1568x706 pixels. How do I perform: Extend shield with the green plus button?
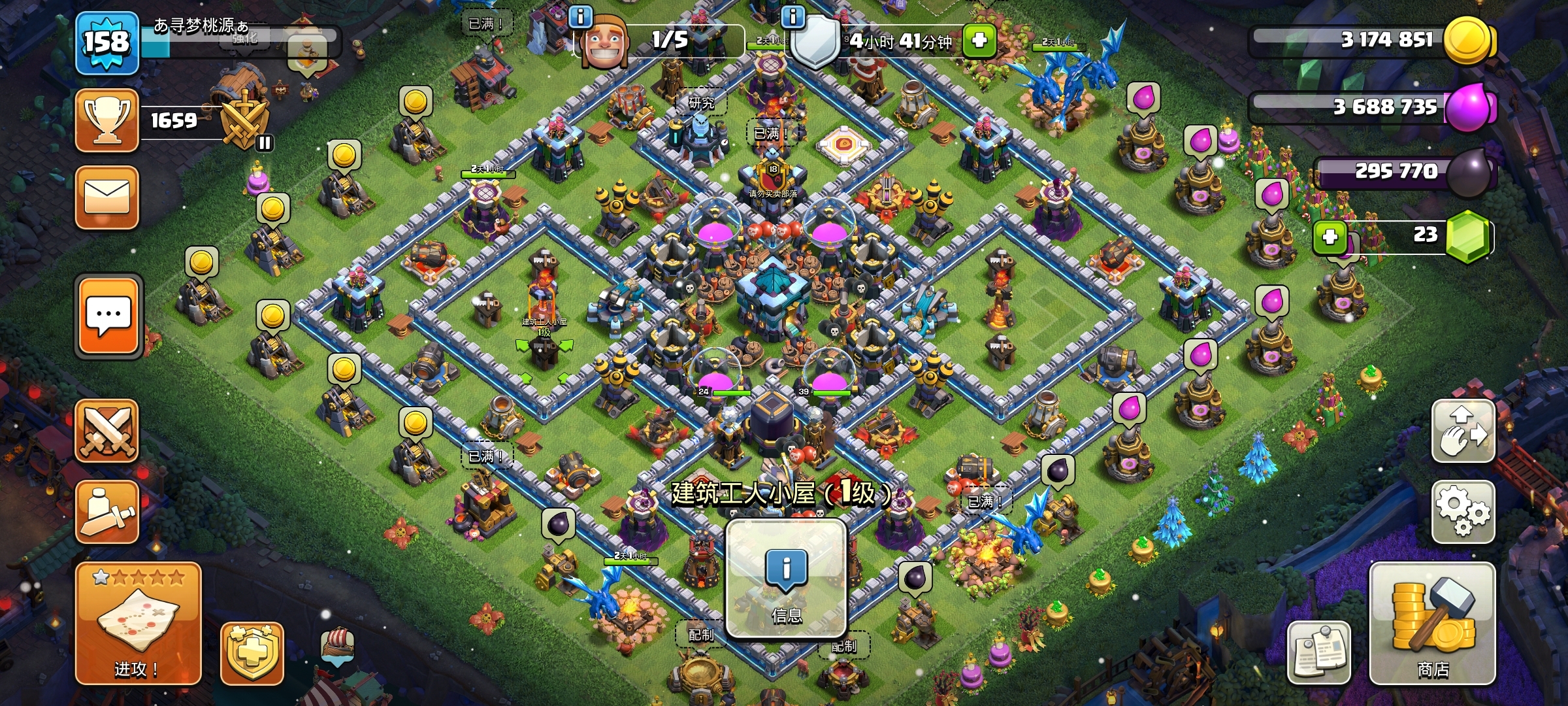click(x=979, y=41)
